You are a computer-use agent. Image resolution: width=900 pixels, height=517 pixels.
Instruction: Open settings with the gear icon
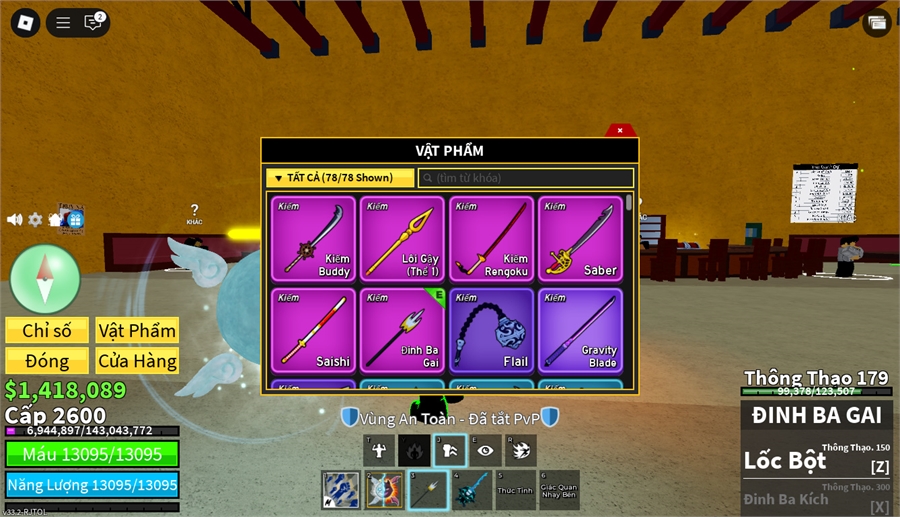pyautogui.click(x=35, y=219)
